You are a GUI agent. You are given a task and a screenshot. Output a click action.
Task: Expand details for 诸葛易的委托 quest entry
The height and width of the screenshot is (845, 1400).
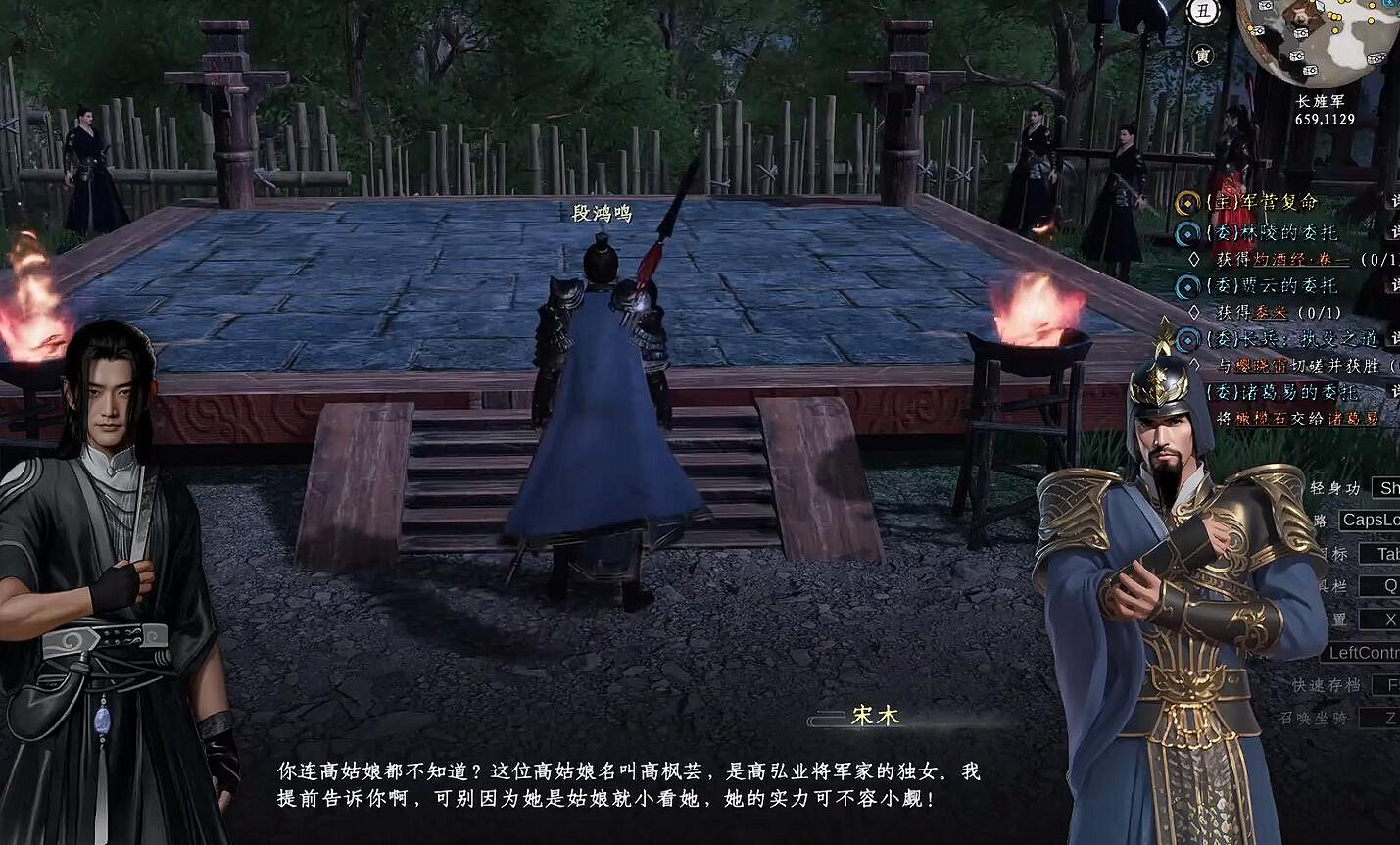[x=1397, y=390]
